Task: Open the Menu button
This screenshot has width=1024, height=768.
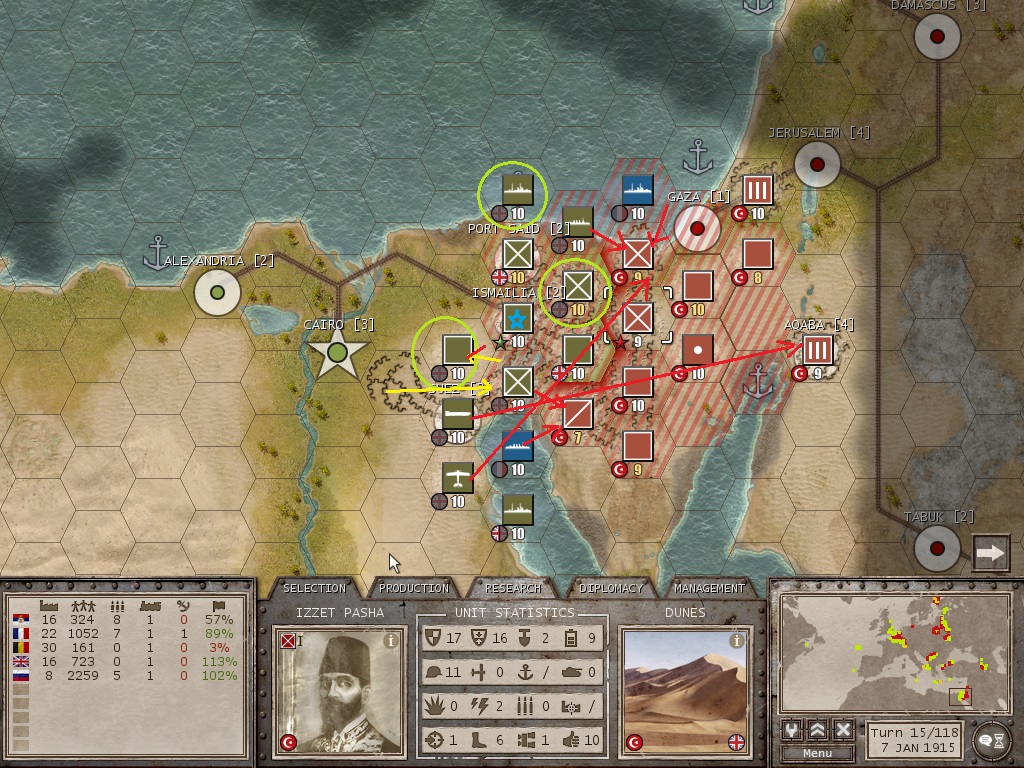Action: pyautogui.click(x=817, y=753)
